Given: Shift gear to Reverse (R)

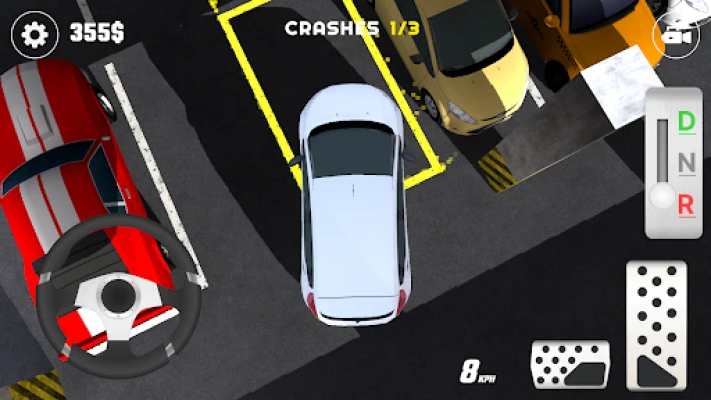Looking at the screenshot, I should (686, 204).
